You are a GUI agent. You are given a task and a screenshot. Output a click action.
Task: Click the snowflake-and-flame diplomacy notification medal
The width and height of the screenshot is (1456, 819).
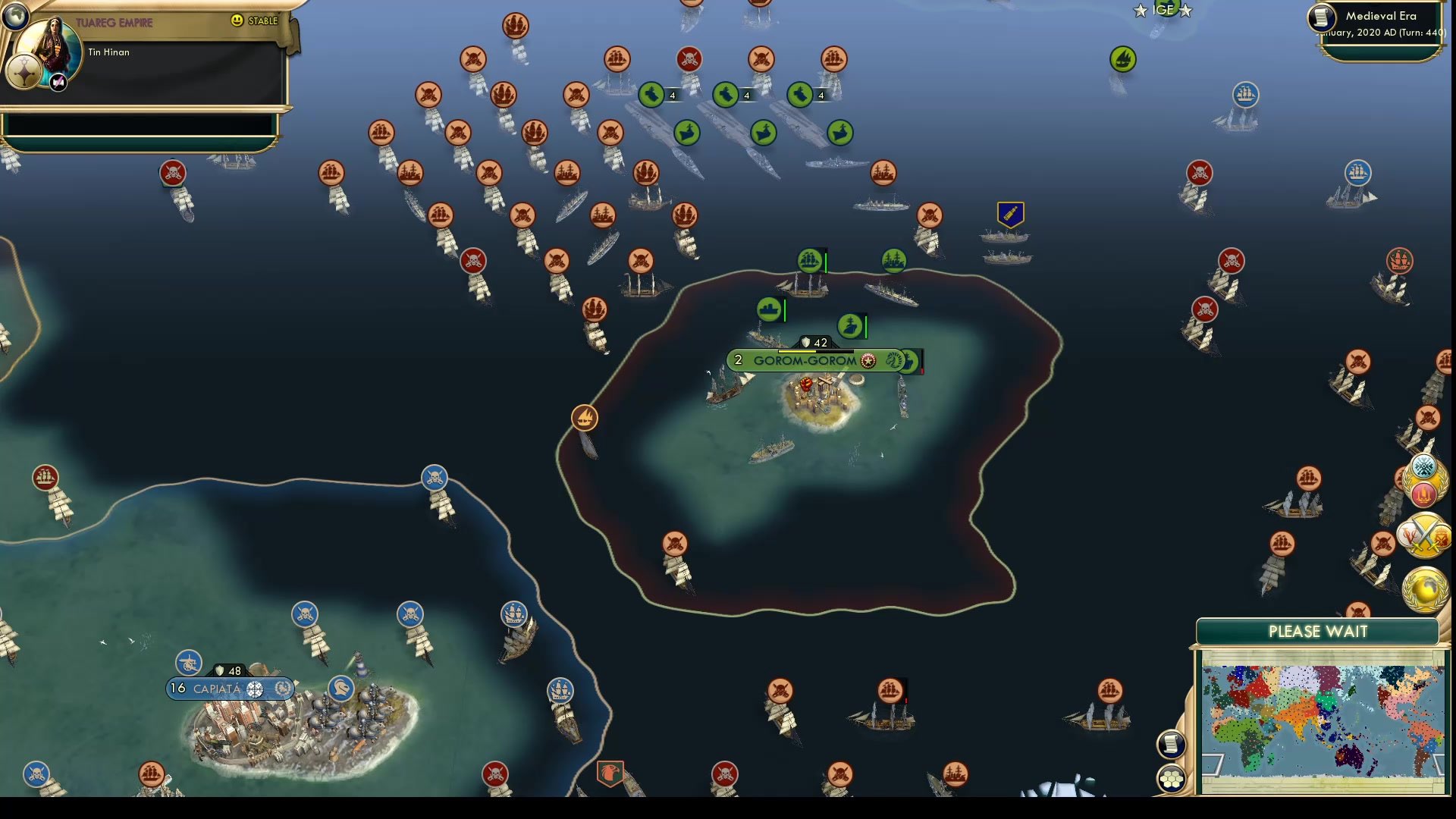(1423, 479)
